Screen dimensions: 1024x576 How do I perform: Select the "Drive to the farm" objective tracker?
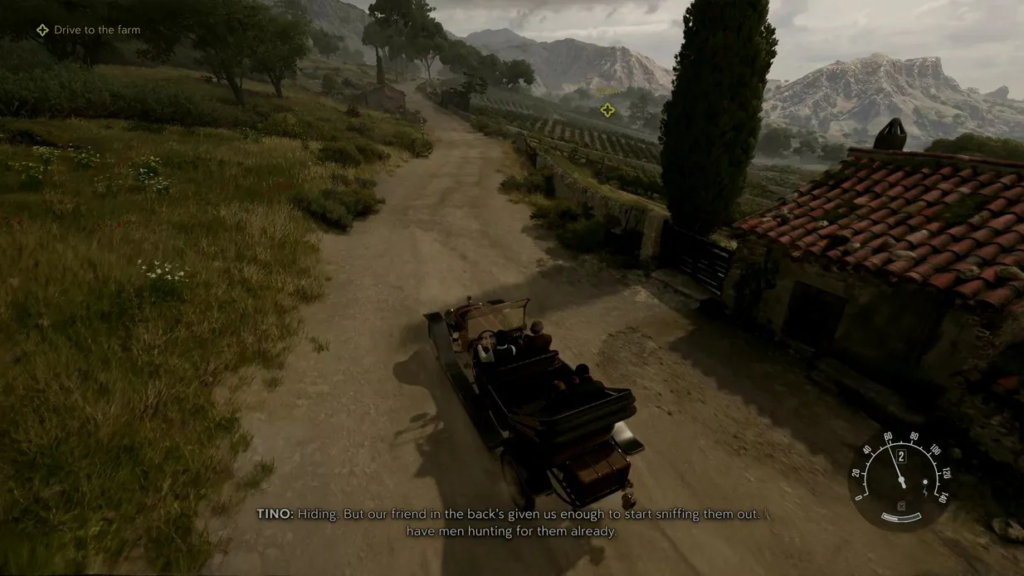pyautogui.click(x=90, y=30)
